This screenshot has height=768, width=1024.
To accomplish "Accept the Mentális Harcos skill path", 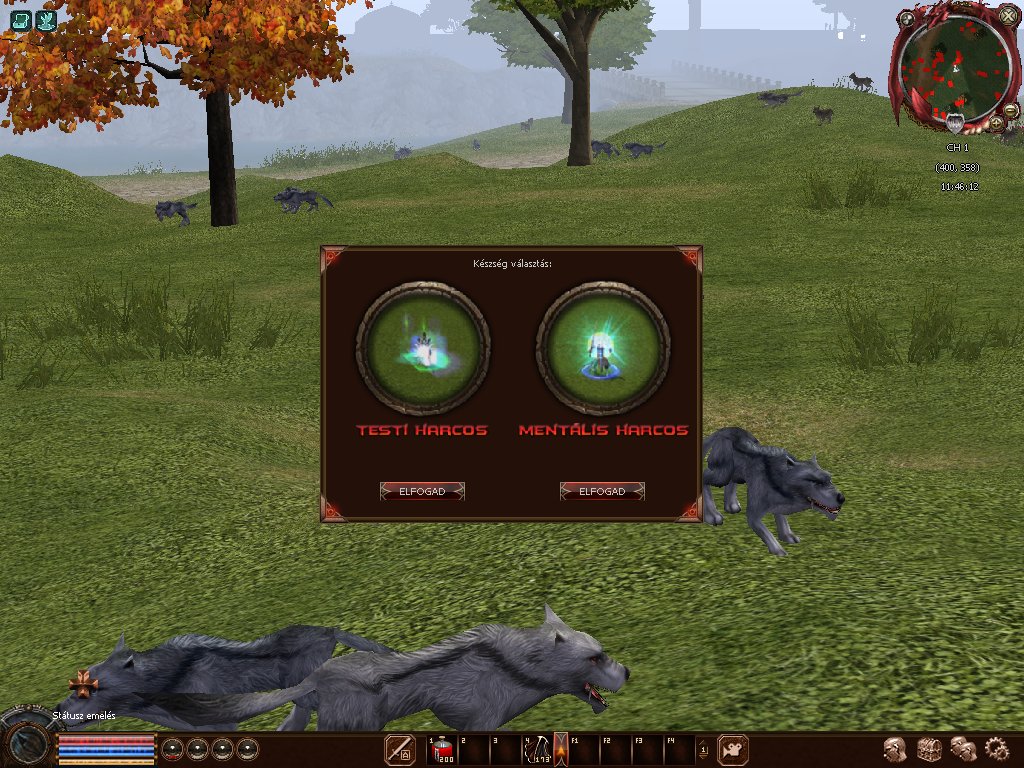I will (602, 491).
